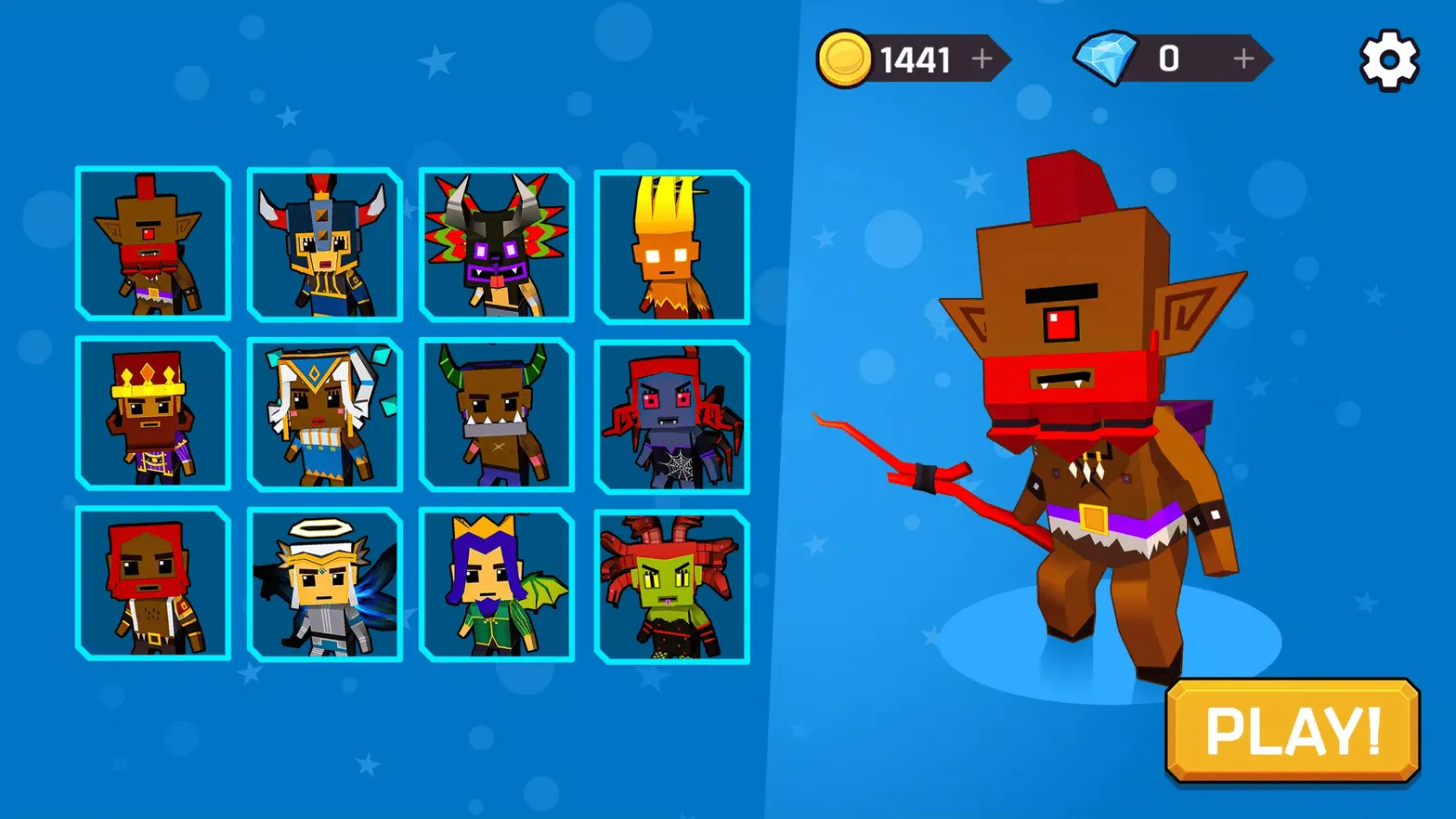Click the coin balance showing 1441
Viewport: 1456px width, 819px height.
click(x=915, y=58)
